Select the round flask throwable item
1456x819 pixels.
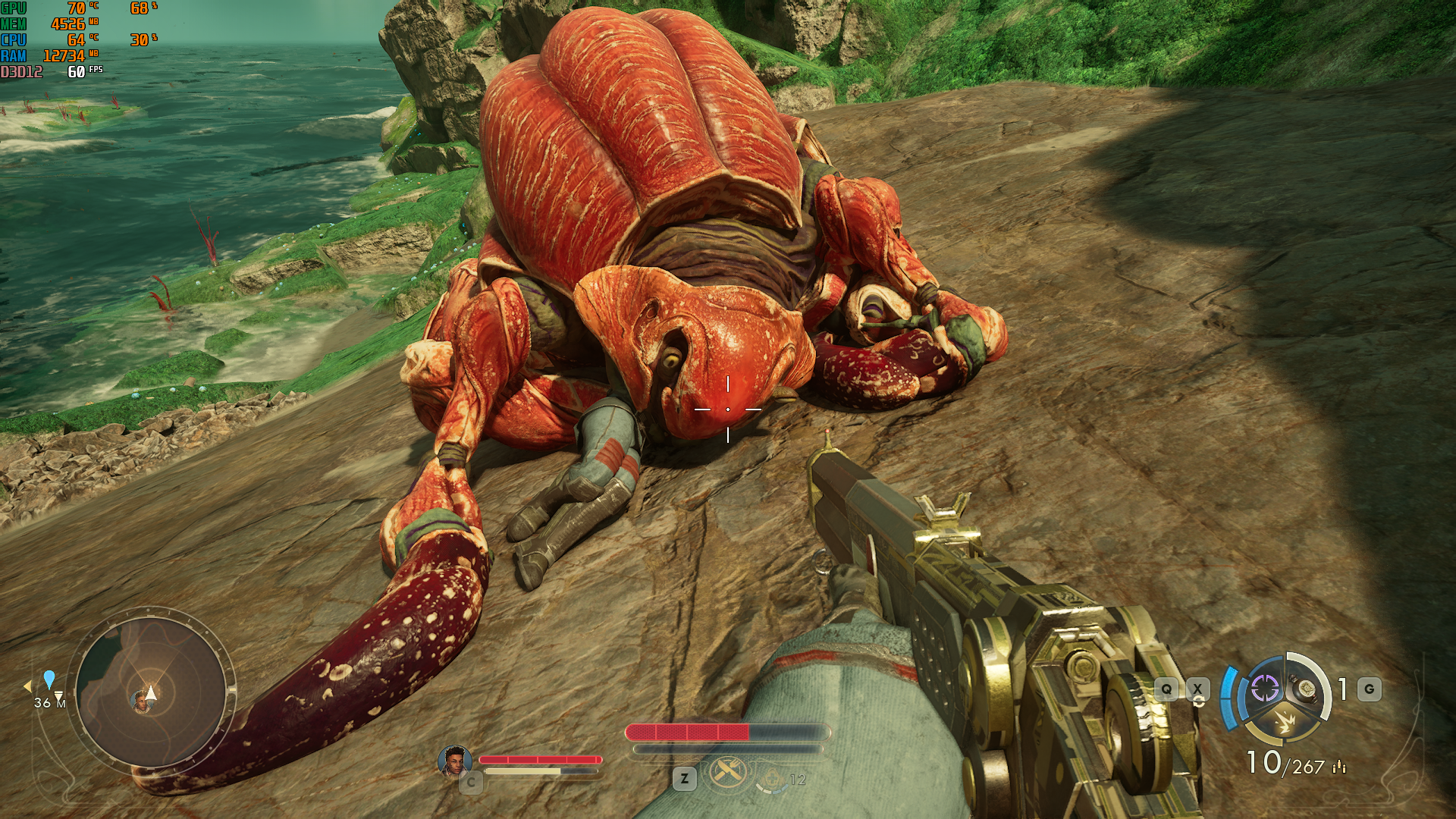(x=1305, y=689)
